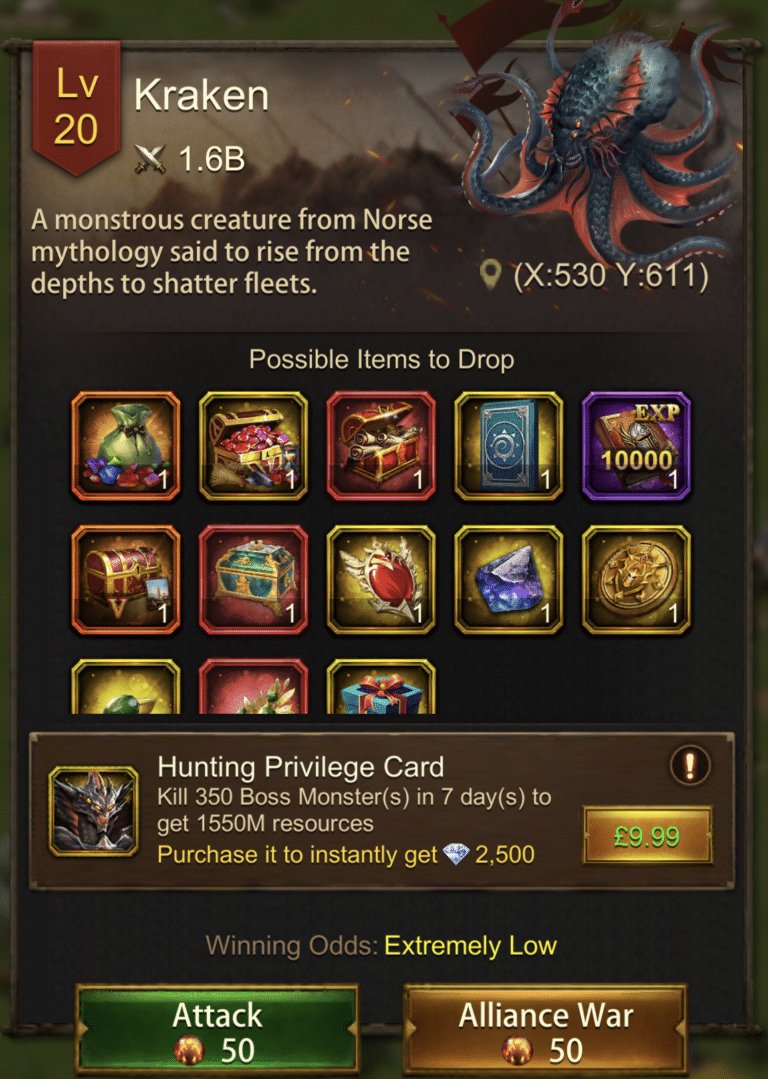
Task: Inspect the red chest with photo card
Action: pyautogui.click(x=126, y=580)
